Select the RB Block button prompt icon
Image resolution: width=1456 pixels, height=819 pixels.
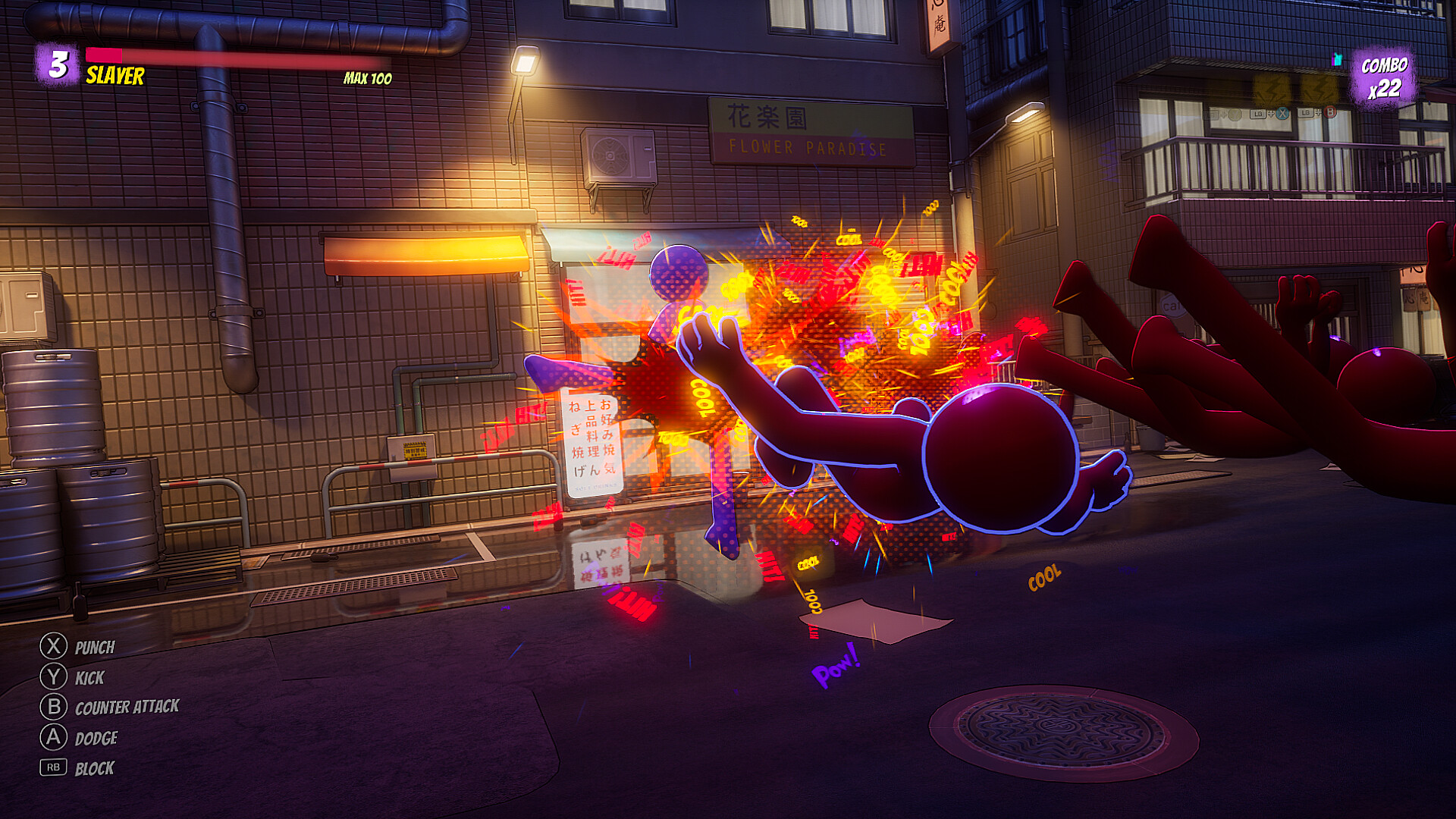tap(52, 767)
